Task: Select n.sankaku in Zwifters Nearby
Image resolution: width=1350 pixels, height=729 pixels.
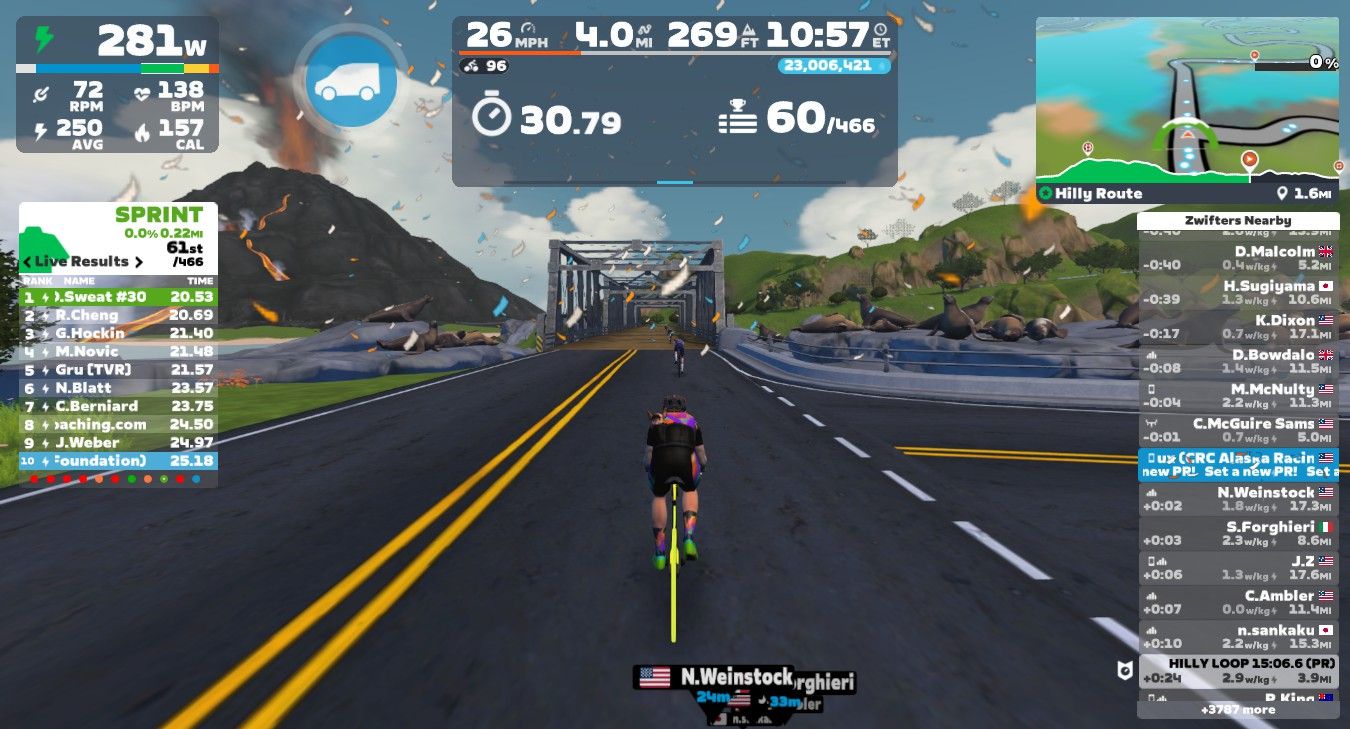Action: tap(1238, 636)
